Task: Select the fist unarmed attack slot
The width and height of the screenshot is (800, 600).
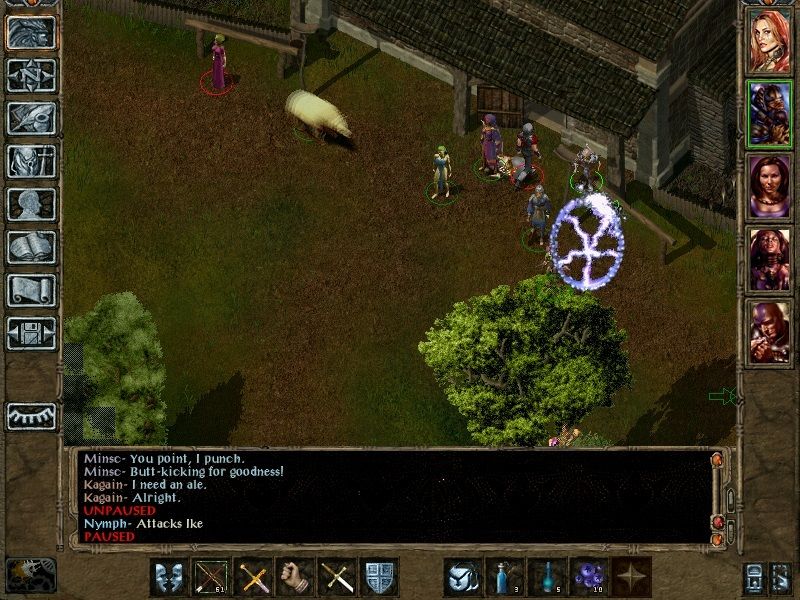Action: click(295, 578)
